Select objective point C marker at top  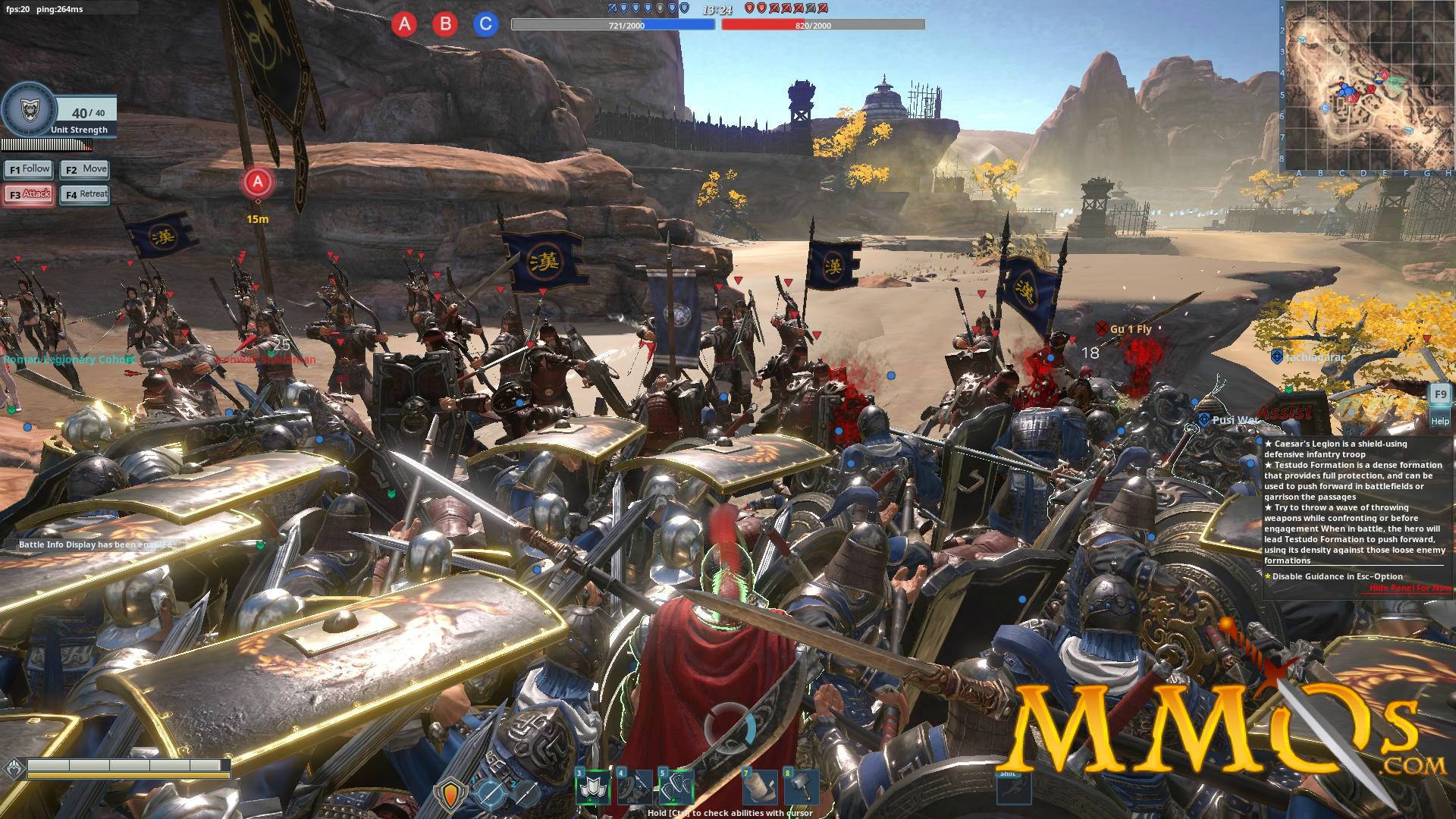click(483, 24)
